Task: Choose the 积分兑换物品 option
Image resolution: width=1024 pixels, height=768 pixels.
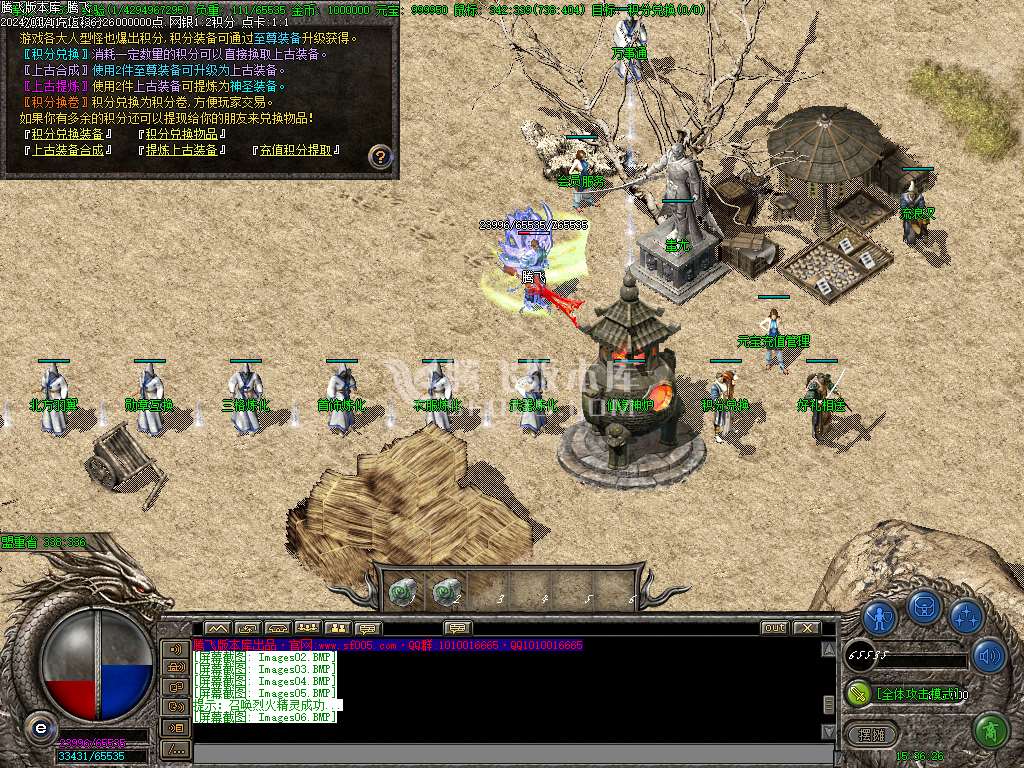Action: click(x=182, y=134)
